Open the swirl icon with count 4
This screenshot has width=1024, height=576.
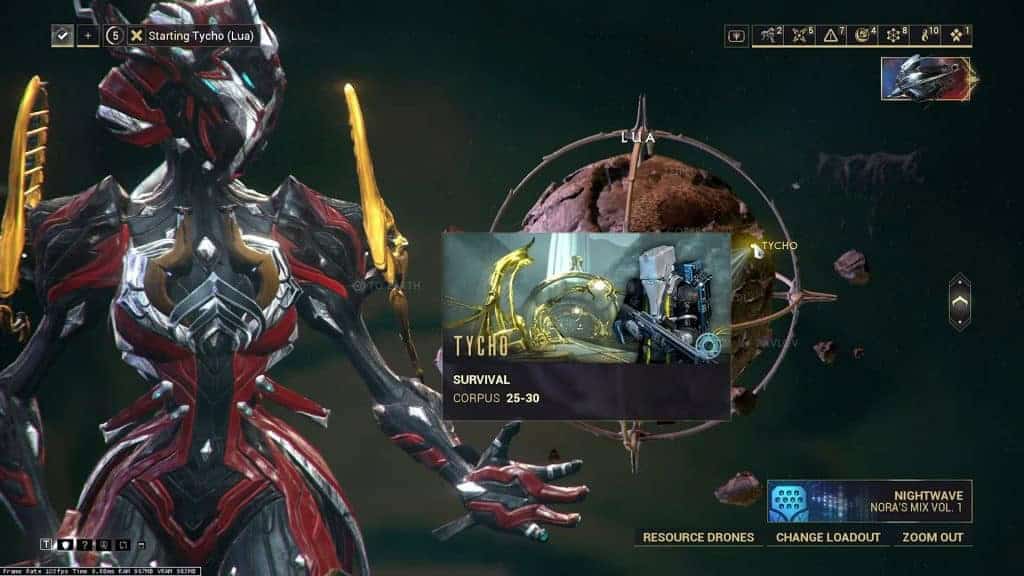[864, 36]
